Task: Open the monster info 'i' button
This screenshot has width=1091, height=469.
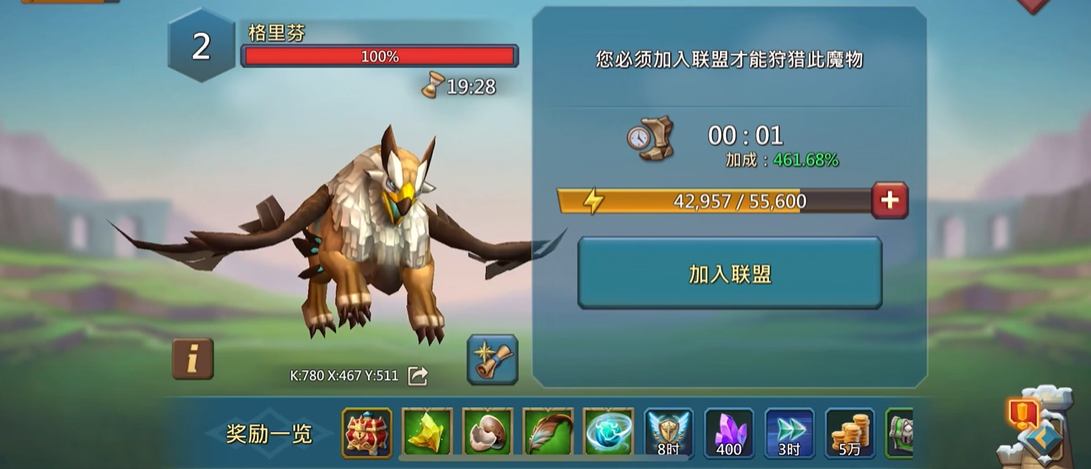Action: point(193,359)
